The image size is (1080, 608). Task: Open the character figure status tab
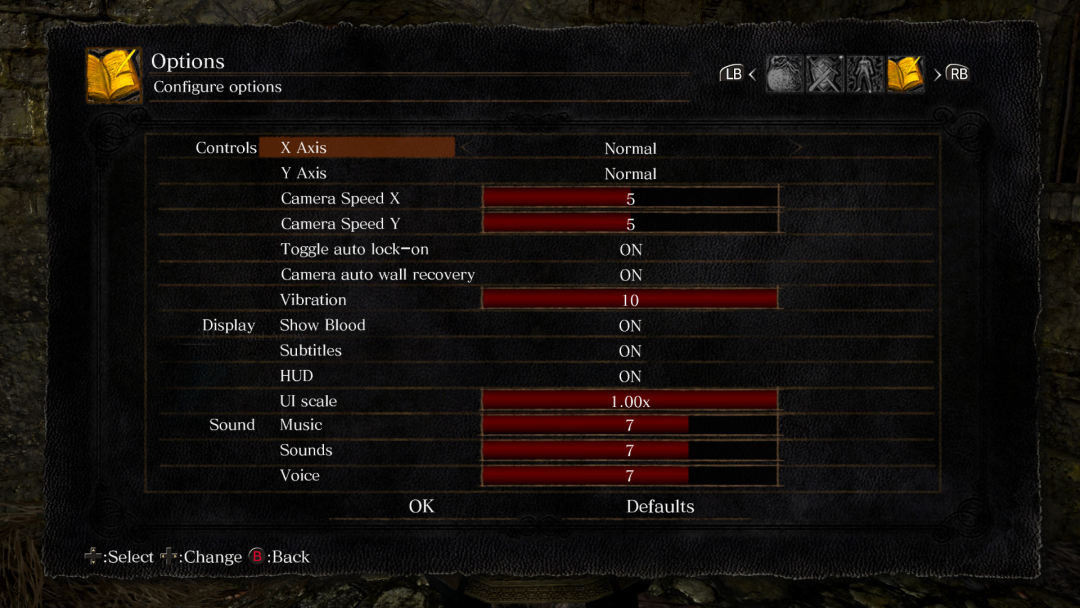[864, 74]
